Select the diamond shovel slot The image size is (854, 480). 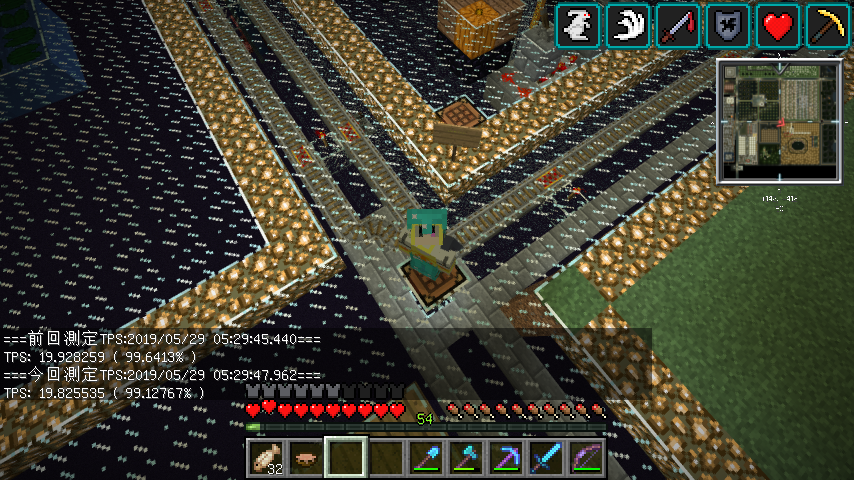tap(426, 459)
